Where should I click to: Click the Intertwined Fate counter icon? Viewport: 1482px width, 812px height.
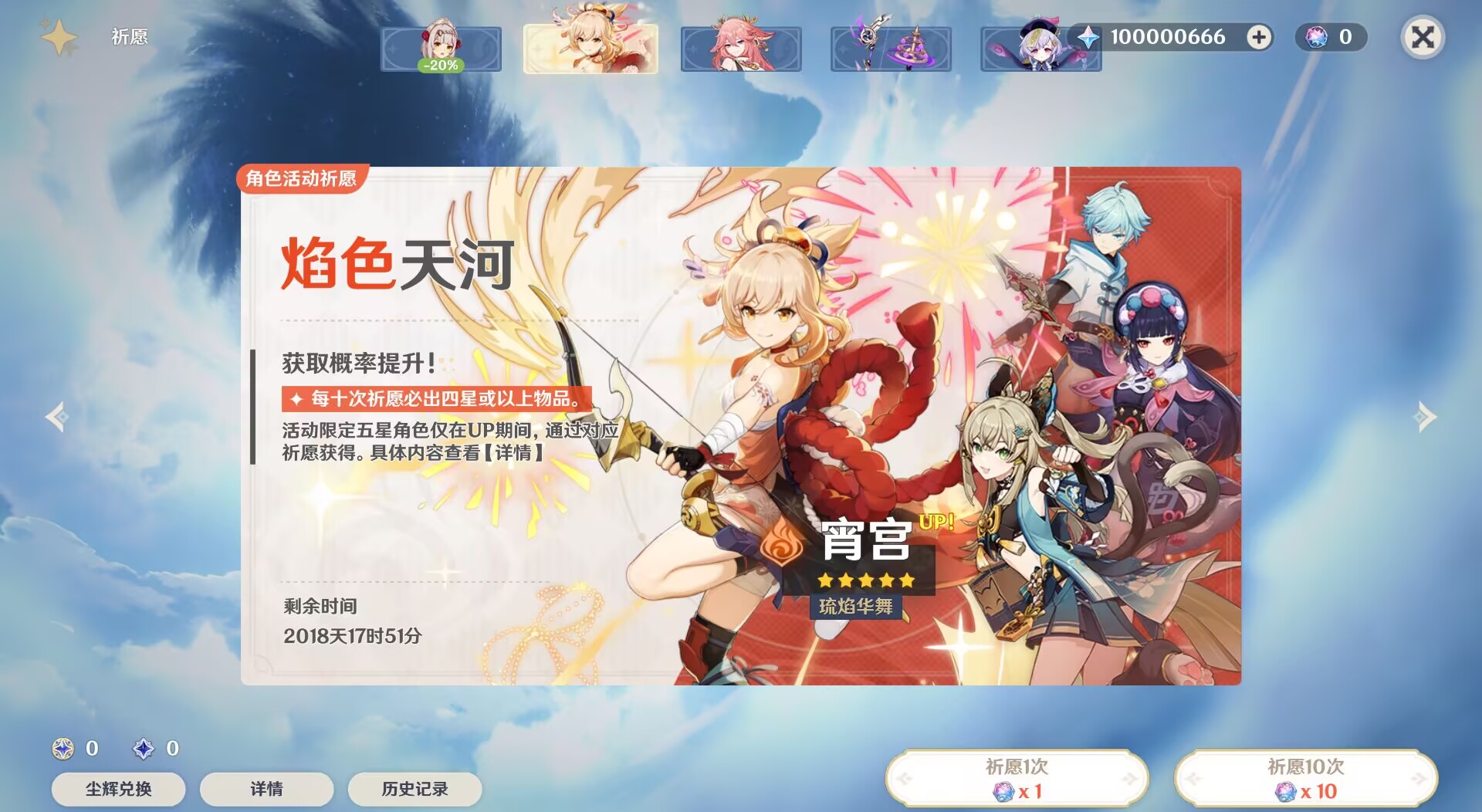1316,37
